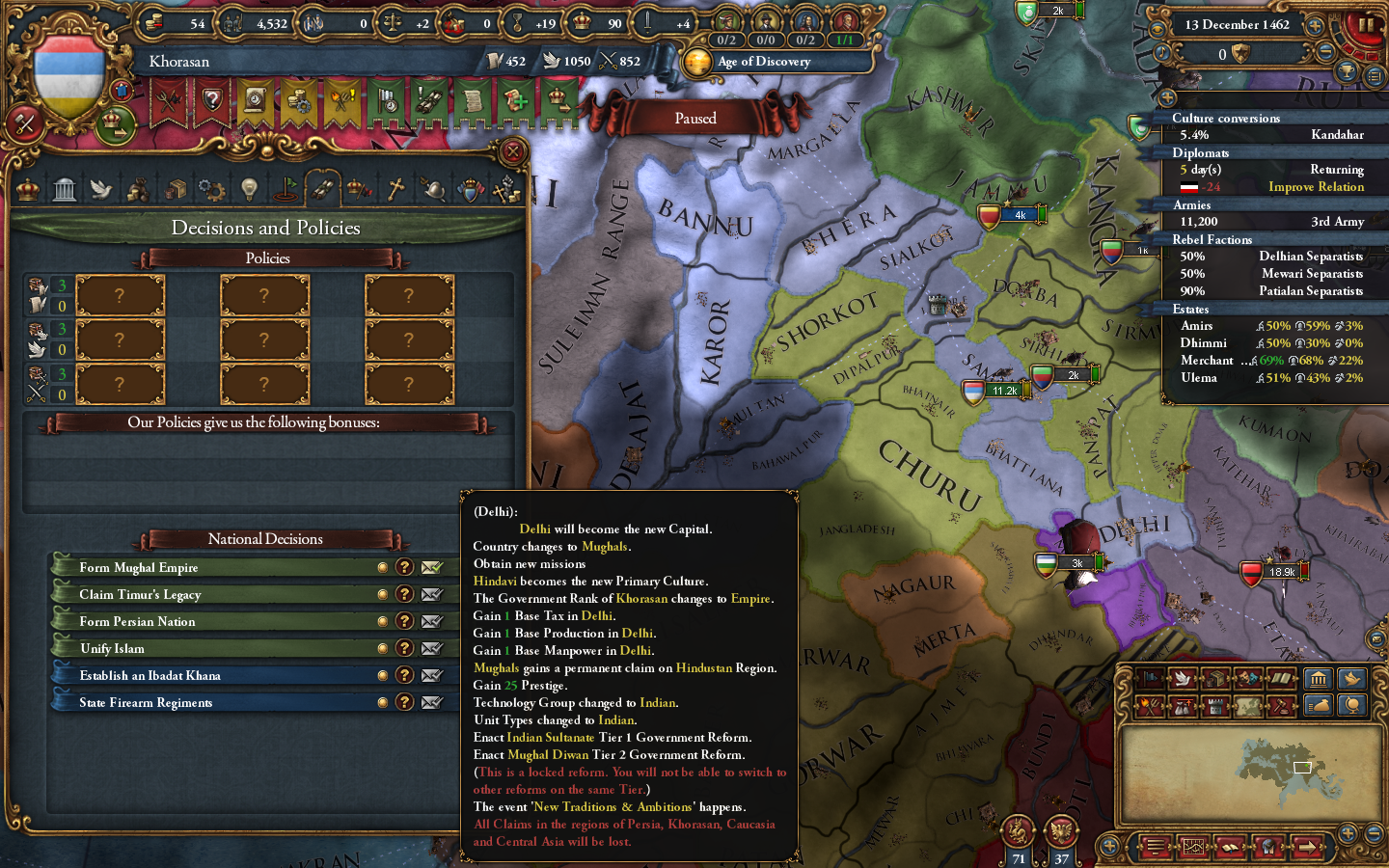Unpause the game via the Paused banner
Viewport: 1389px width, 868px height.
[x=694, y=118]
